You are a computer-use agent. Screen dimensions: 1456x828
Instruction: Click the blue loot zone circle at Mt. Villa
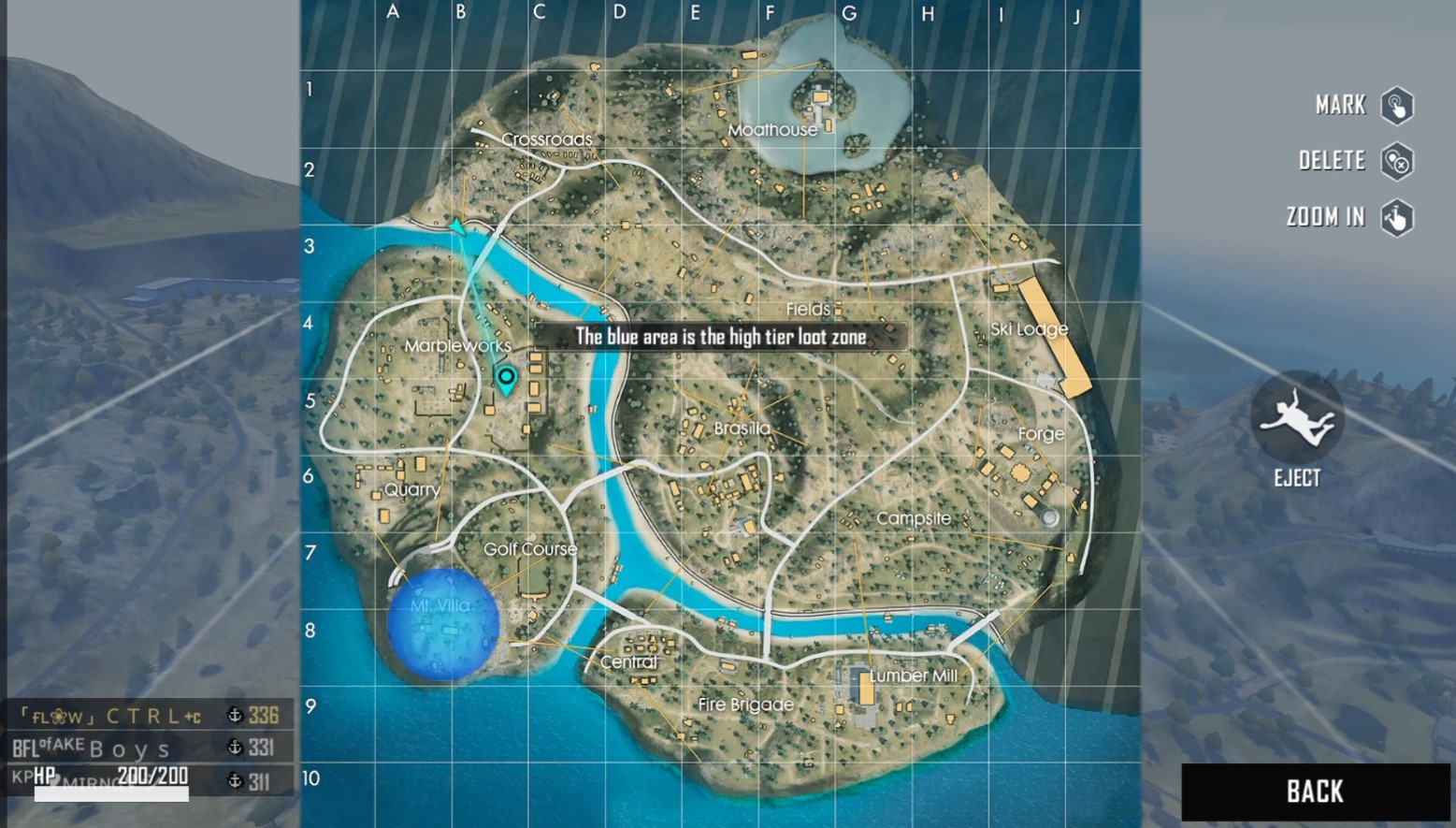pos(443,625)
